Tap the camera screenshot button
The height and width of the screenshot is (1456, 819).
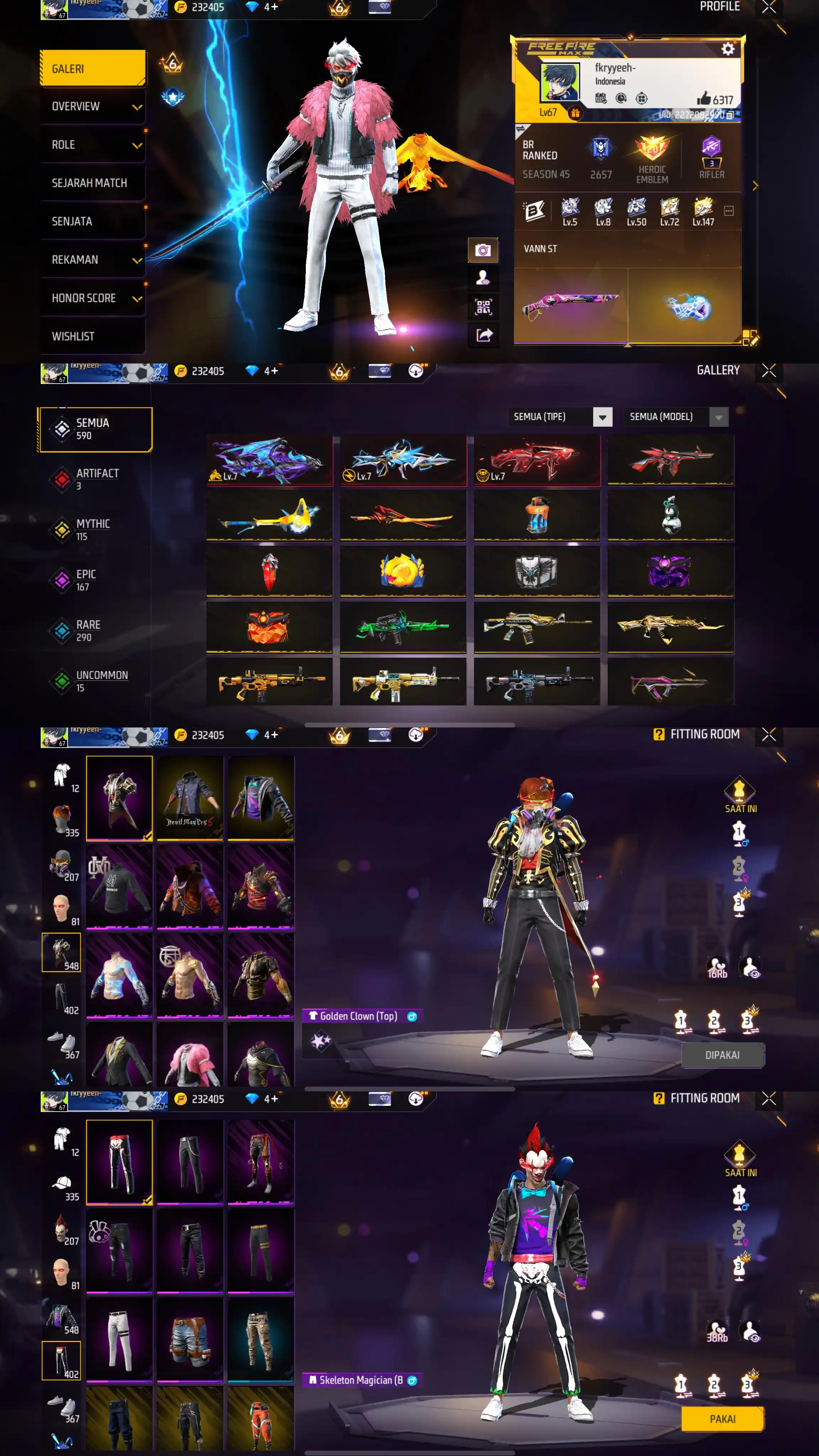pos(483,250)
